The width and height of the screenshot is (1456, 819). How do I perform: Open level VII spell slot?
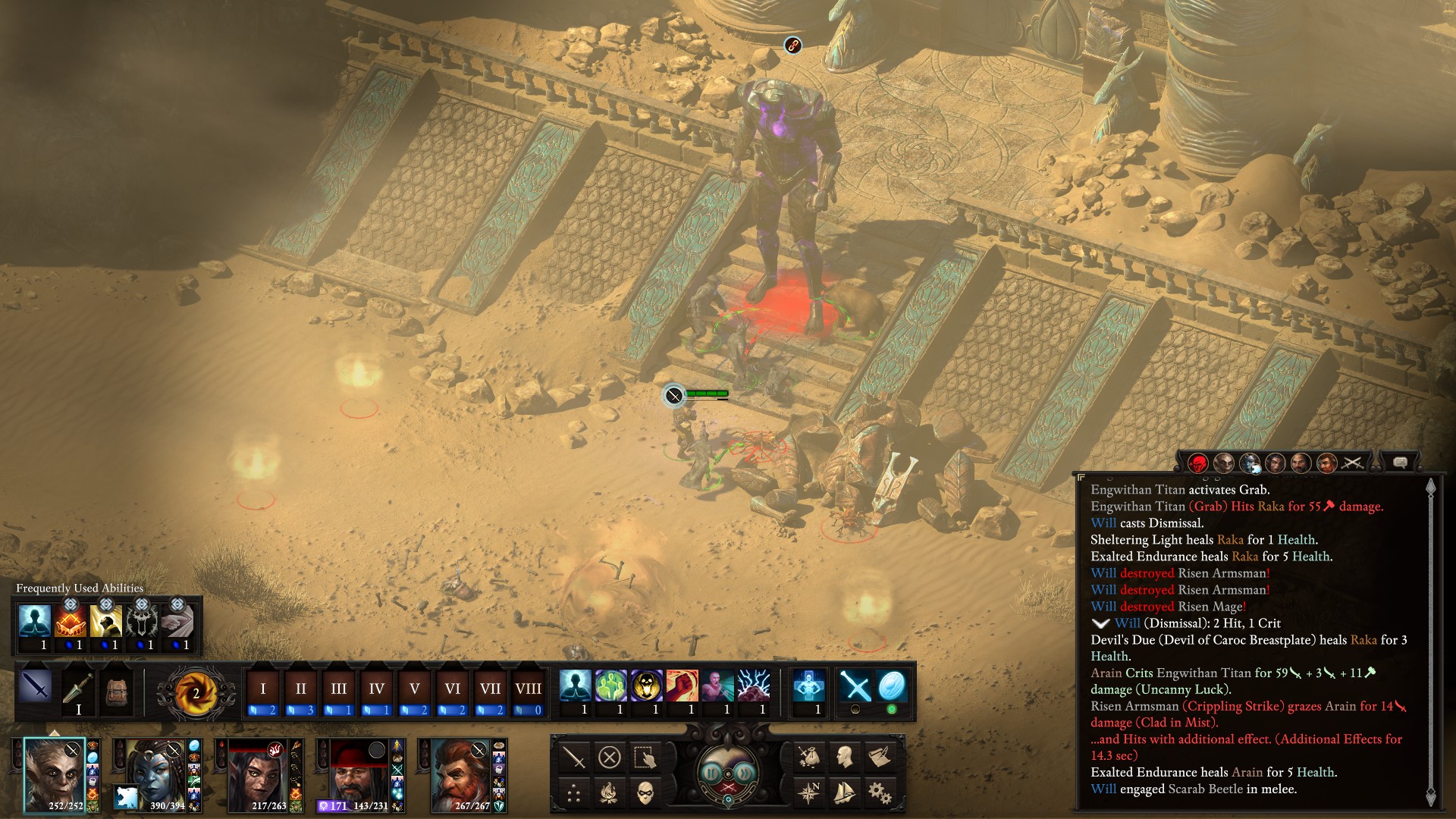coord(490,689)
